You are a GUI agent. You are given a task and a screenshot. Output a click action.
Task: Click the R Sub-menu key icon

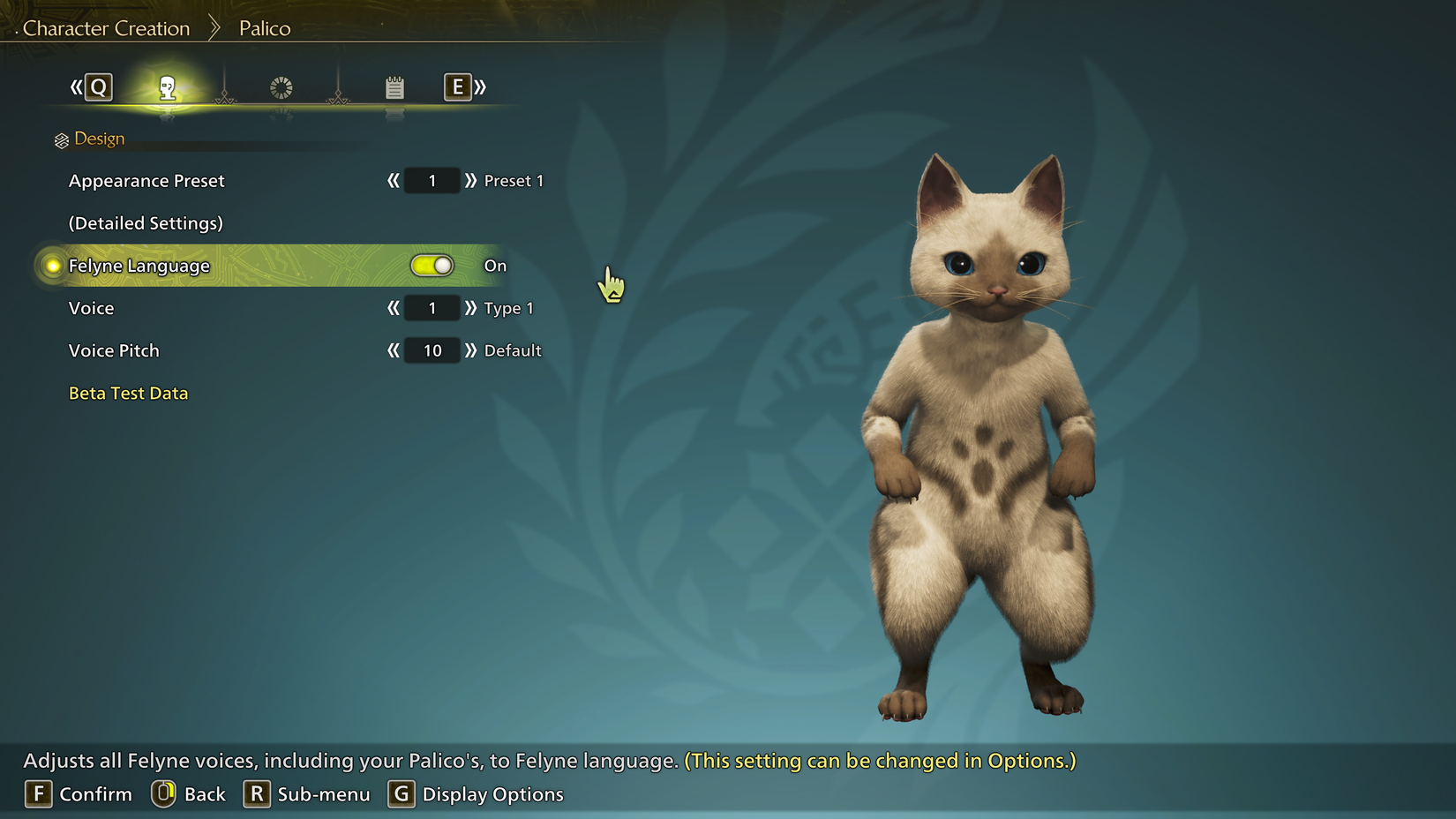pyautogui.click(x=256, y=793)
